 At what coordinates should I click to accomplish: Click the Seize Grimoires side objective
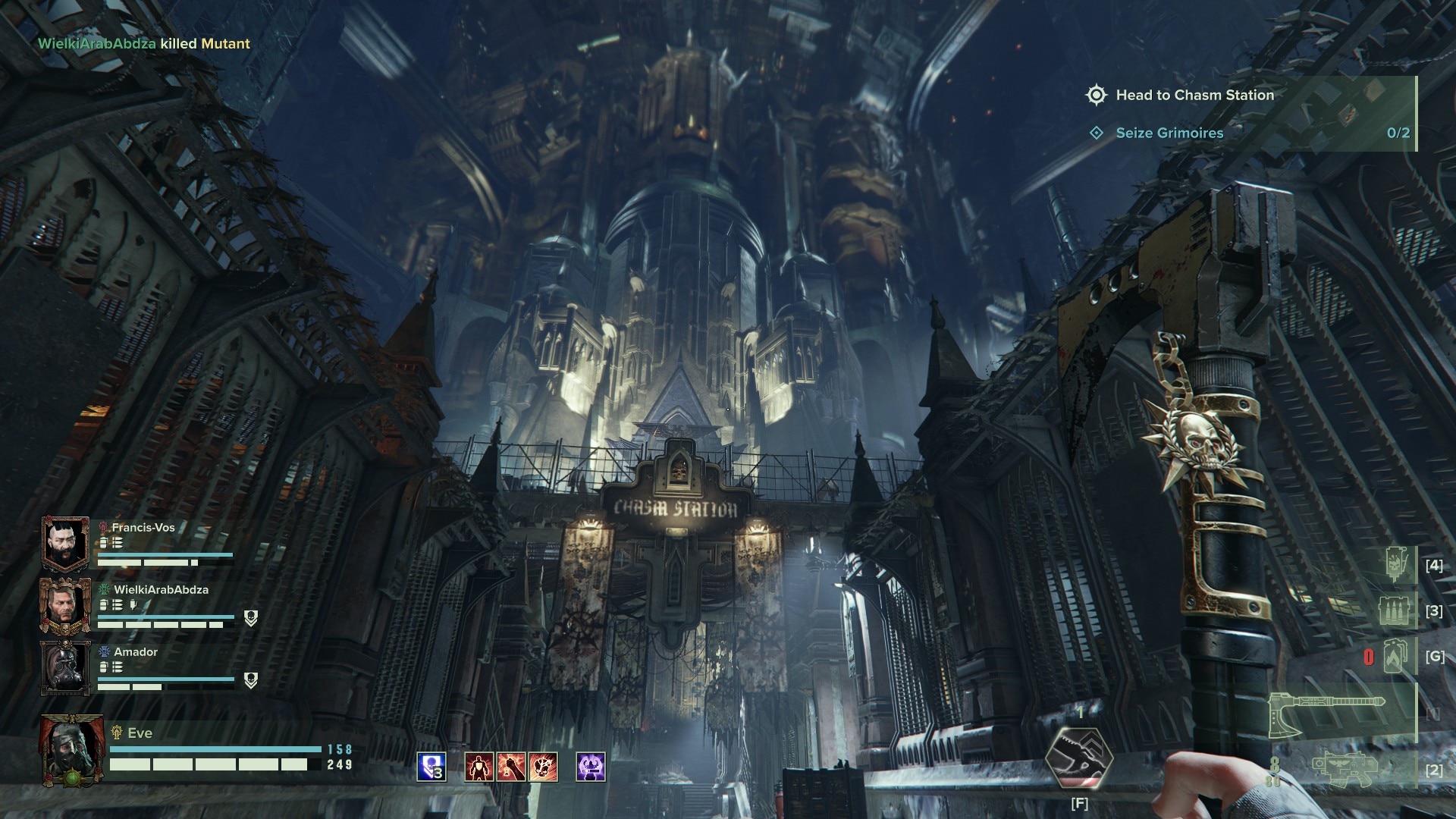point(1169,133)
